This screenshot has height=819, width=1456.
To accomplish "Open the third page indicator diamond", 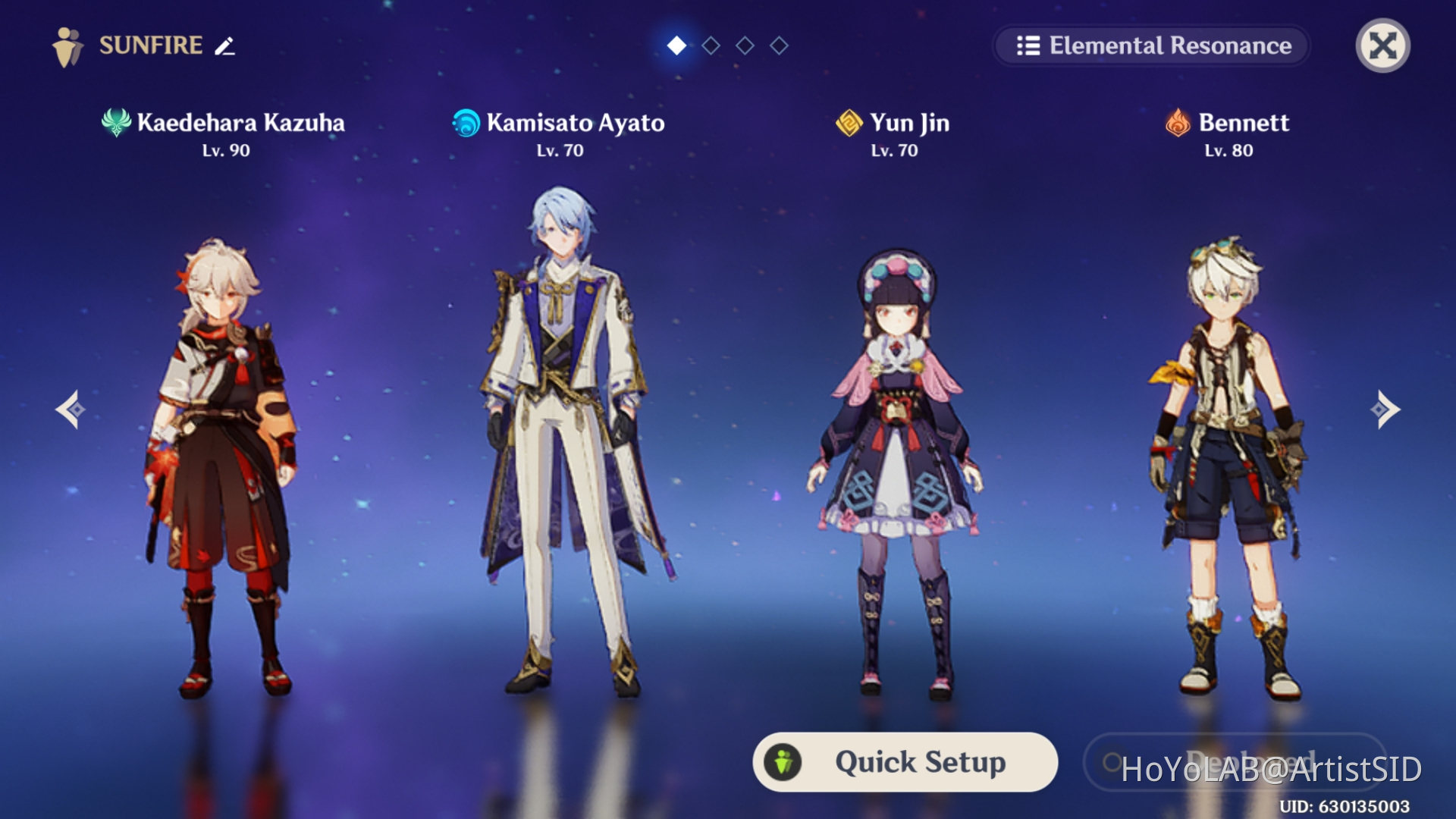I will click(744, 46).
